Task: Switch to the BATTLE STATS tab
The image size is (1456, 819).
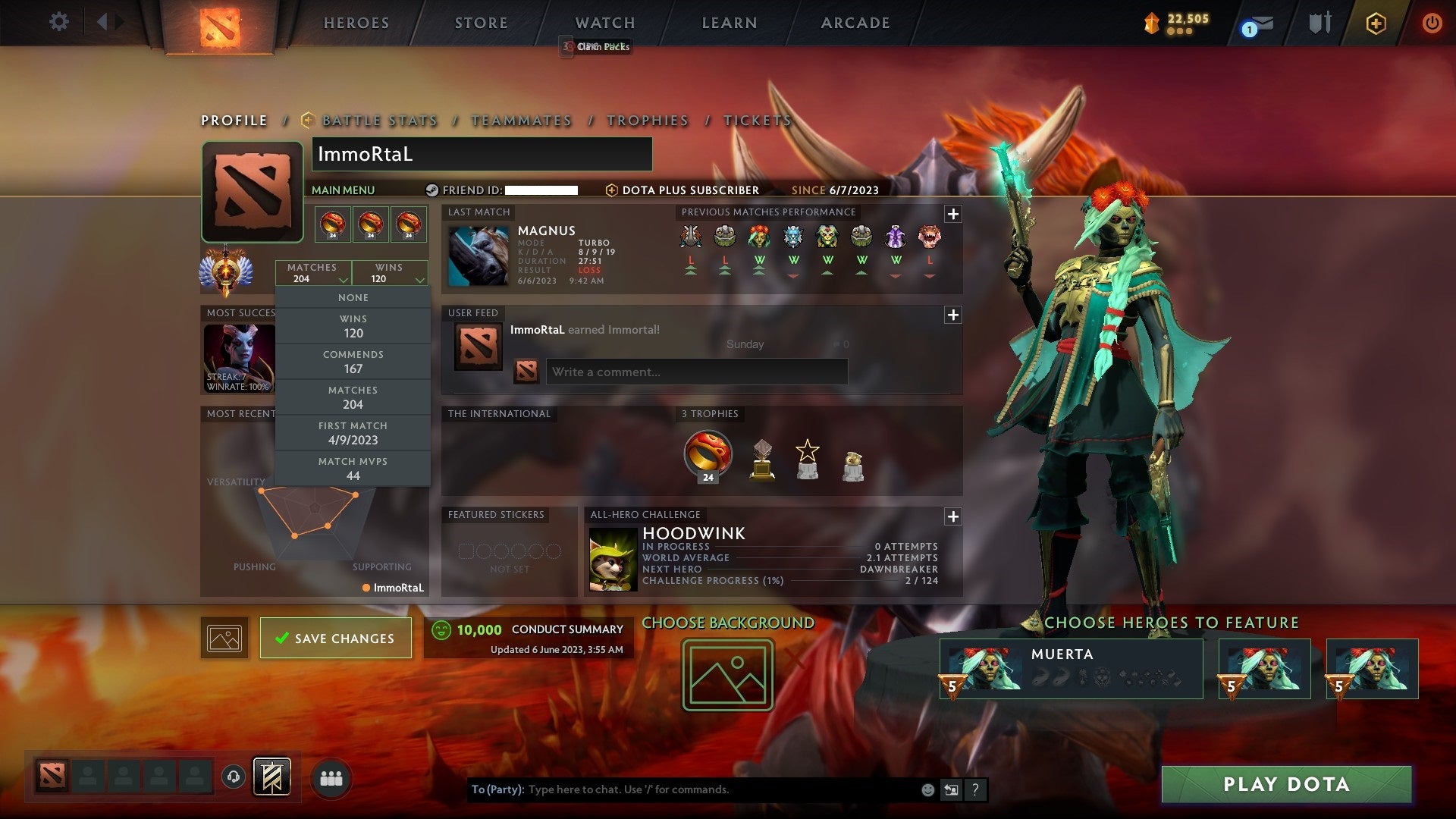Action: tap(378, 121)
